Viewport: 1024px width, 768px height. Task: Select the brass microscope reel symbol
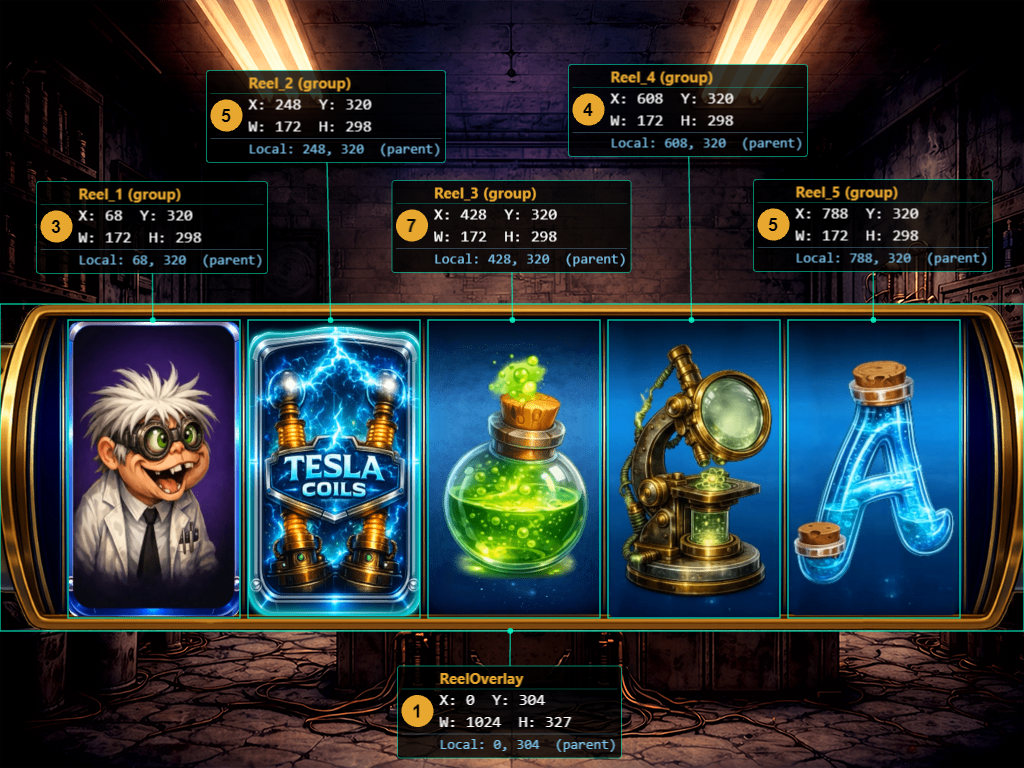tap(694, 468)
